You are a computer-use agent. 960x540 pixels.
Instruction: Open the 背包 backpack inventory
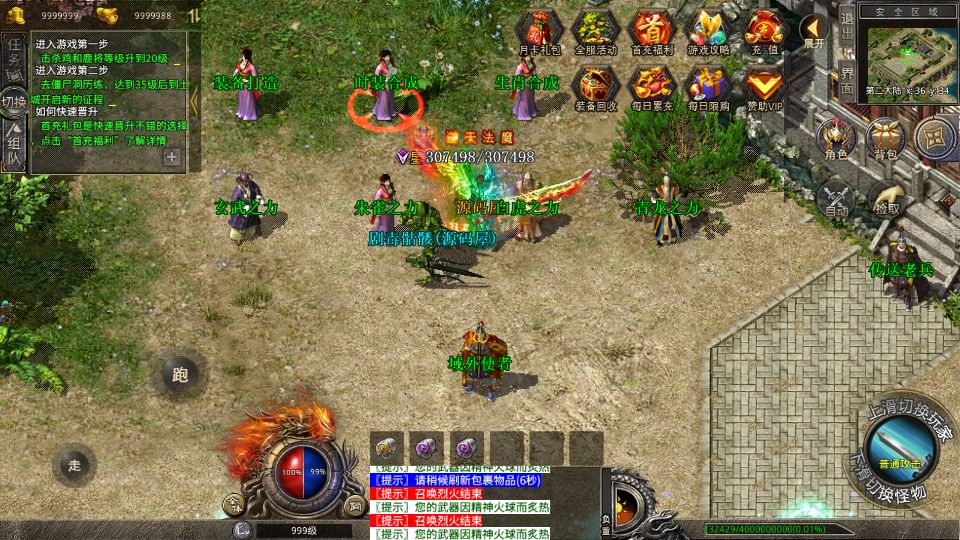tap(885, 139)
